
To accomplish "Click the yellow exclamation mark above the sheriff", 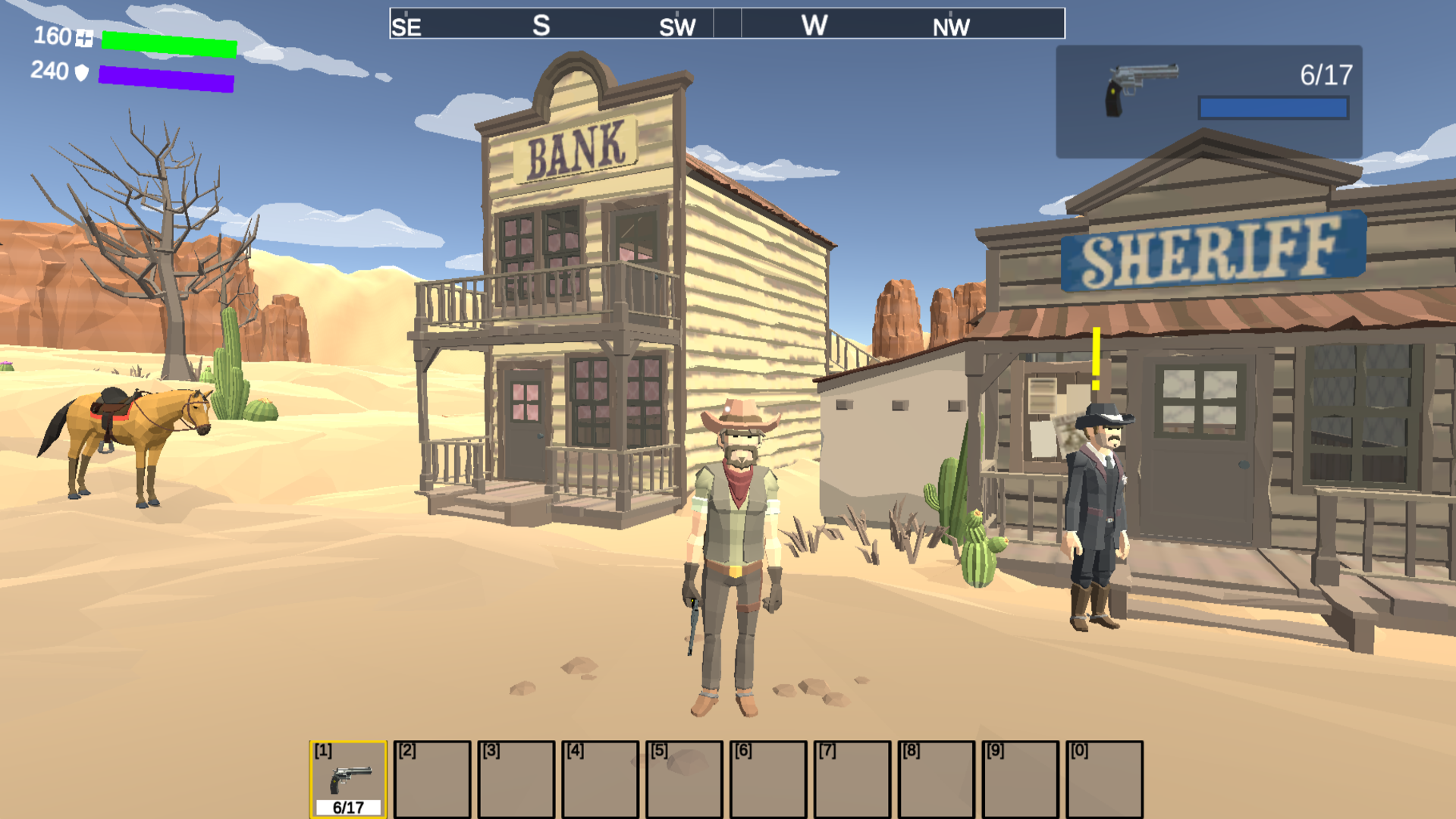I will [1095, 356].
